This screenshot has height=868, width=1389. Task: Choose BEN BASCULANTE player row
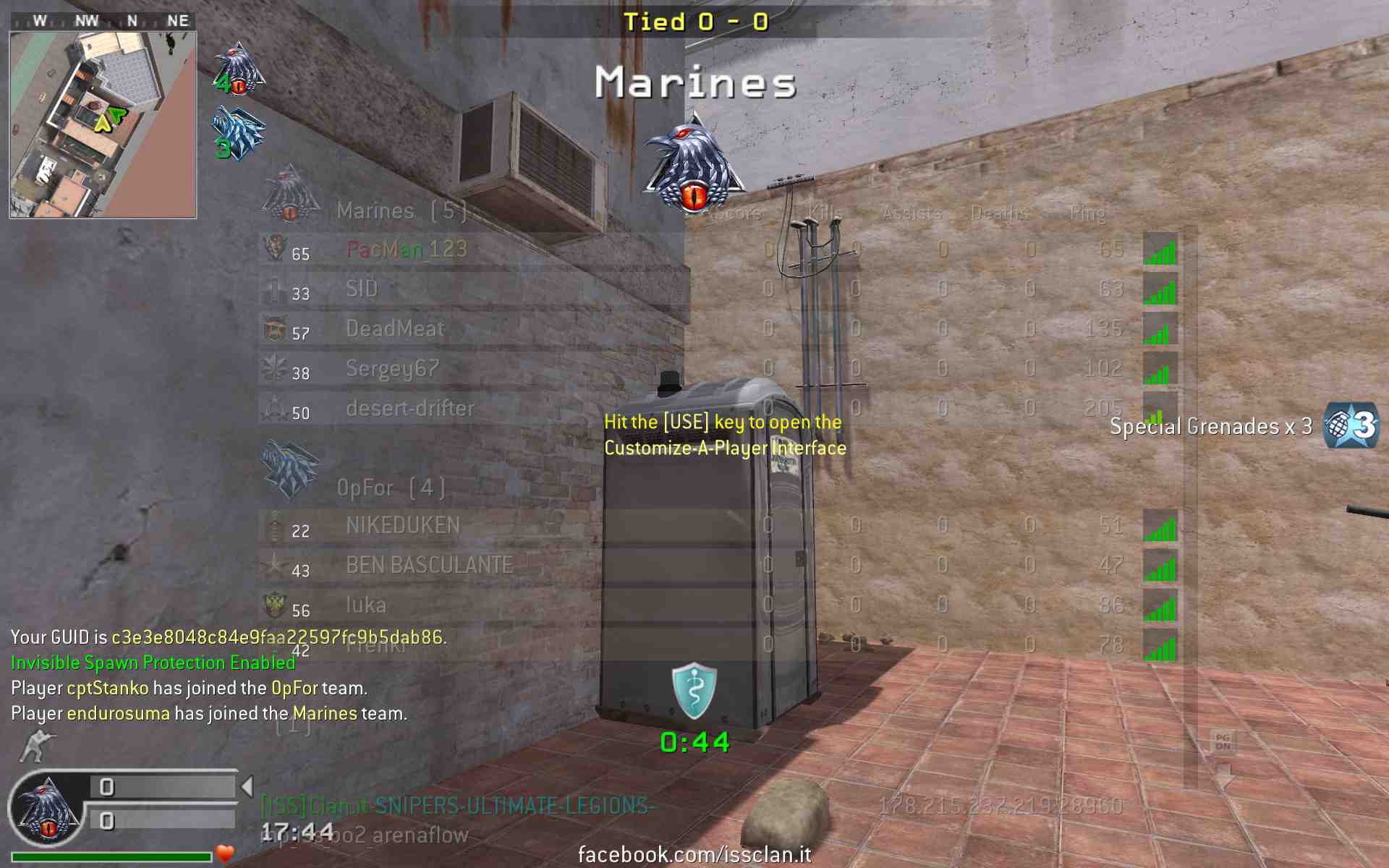pos(430,566)
